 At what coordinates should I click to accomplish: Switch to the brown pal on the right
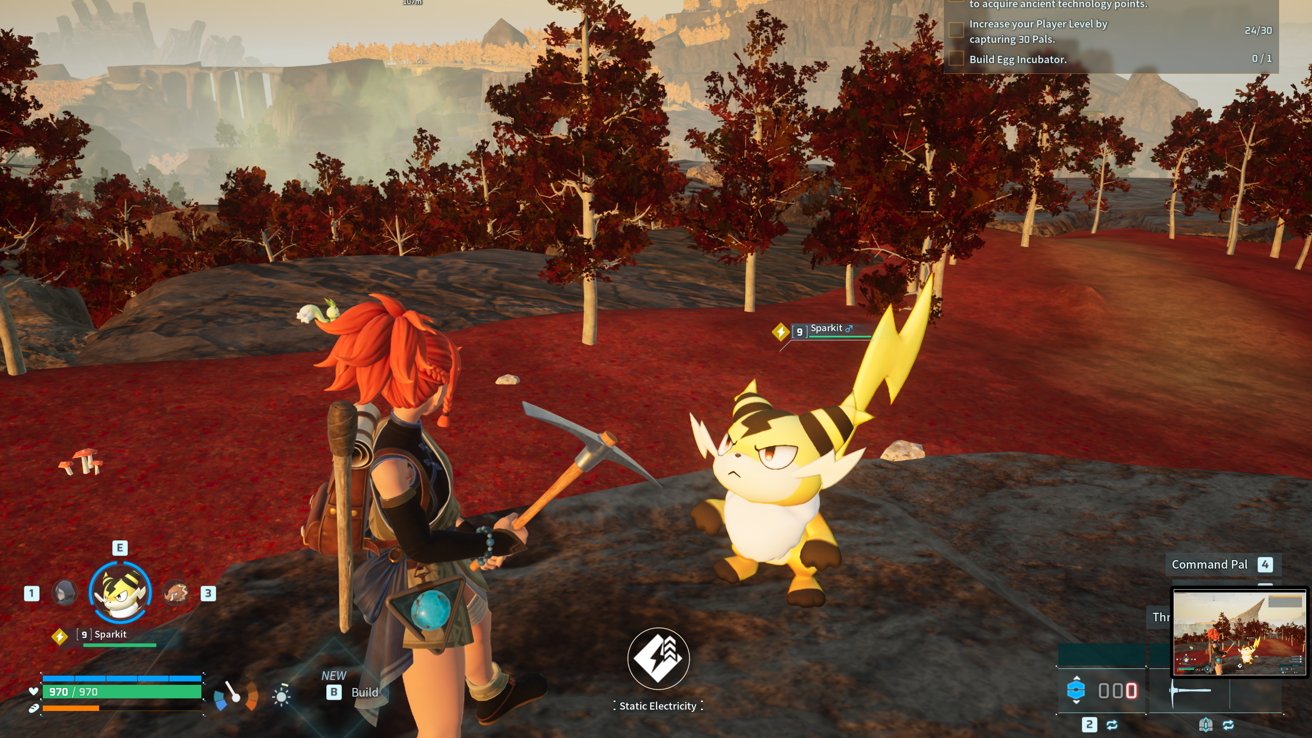[176, 592]
